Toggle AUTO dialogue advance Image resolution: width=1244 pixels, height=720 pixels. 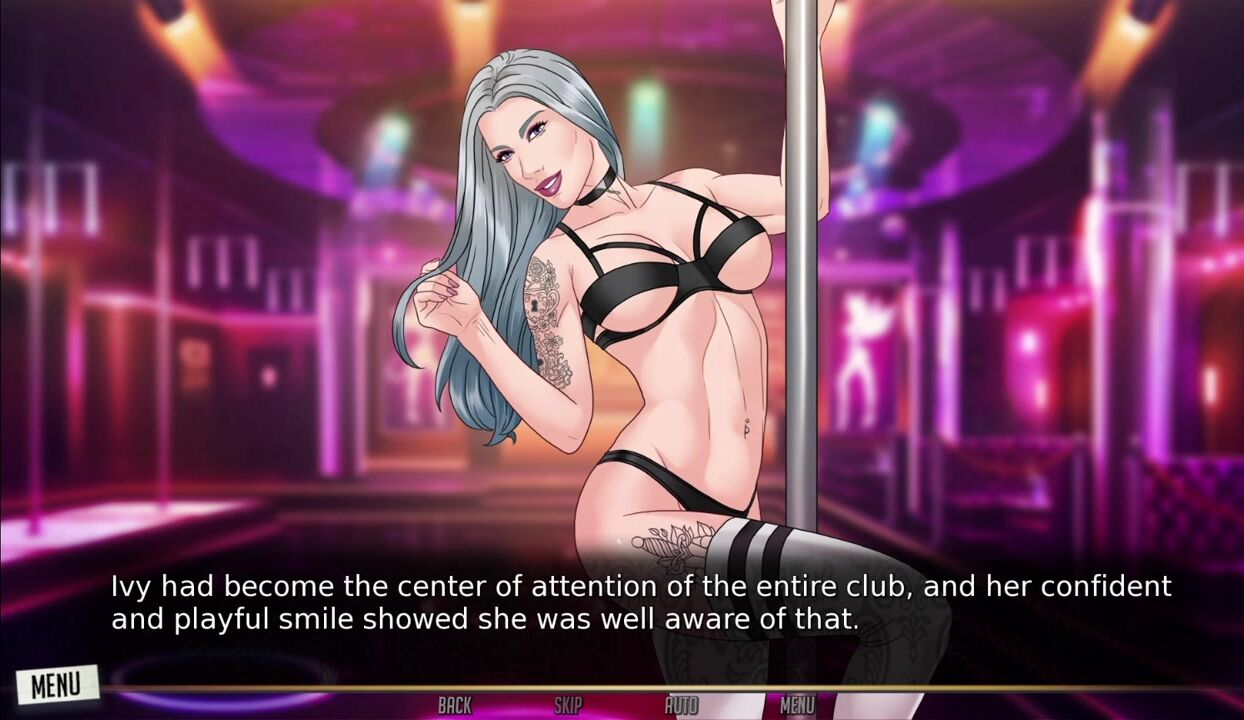coord(682,706)
